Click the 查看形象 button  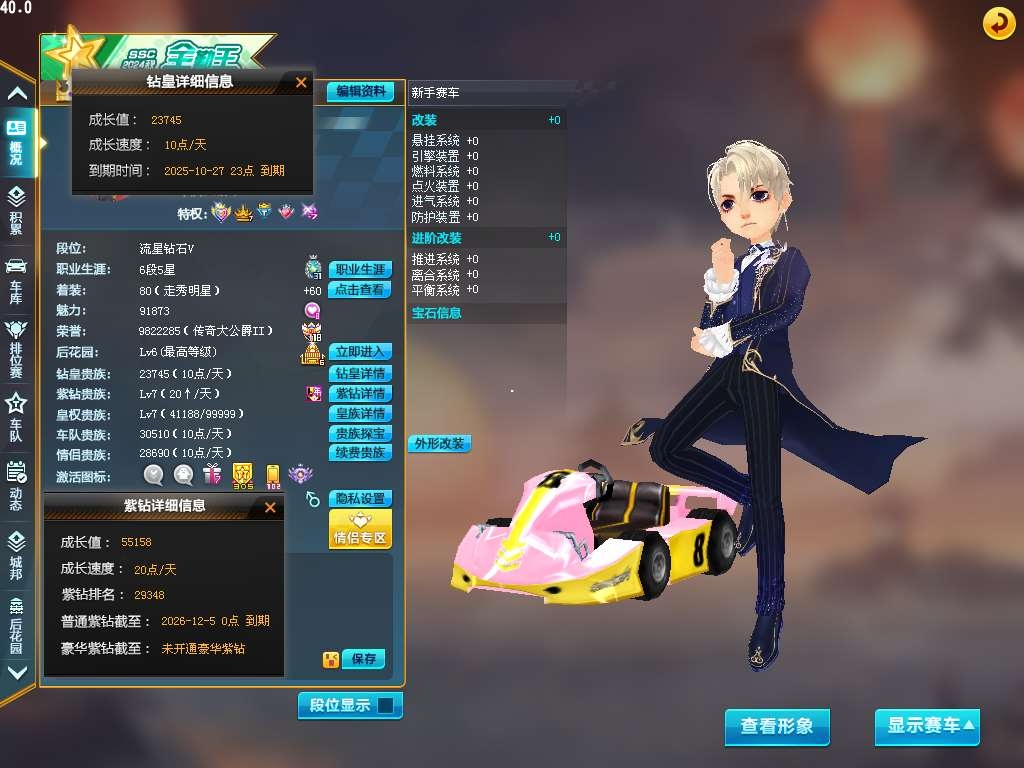777,727
